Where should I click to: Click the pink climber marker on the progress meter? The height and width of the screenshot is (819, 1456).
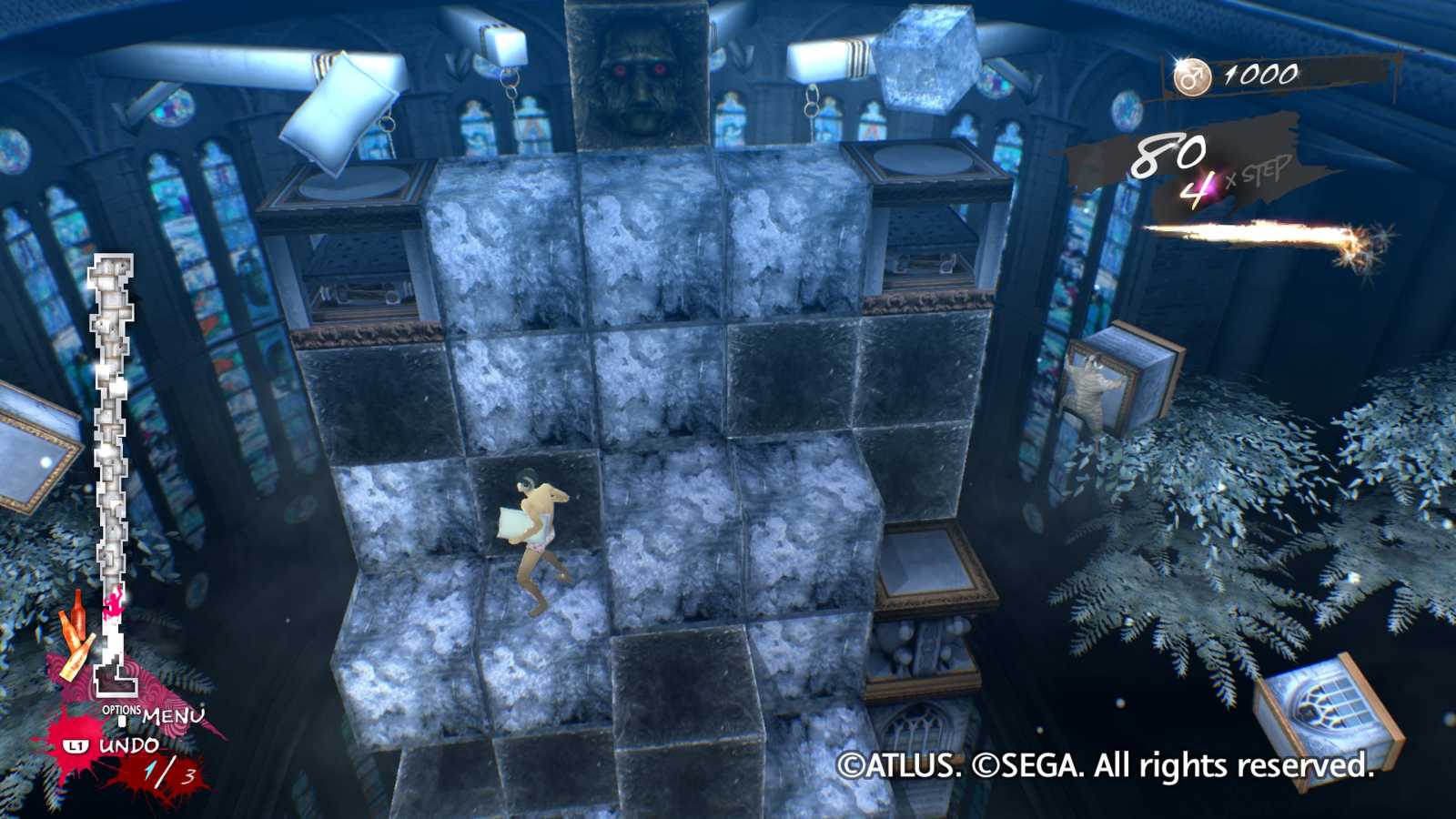coord(113,604)
